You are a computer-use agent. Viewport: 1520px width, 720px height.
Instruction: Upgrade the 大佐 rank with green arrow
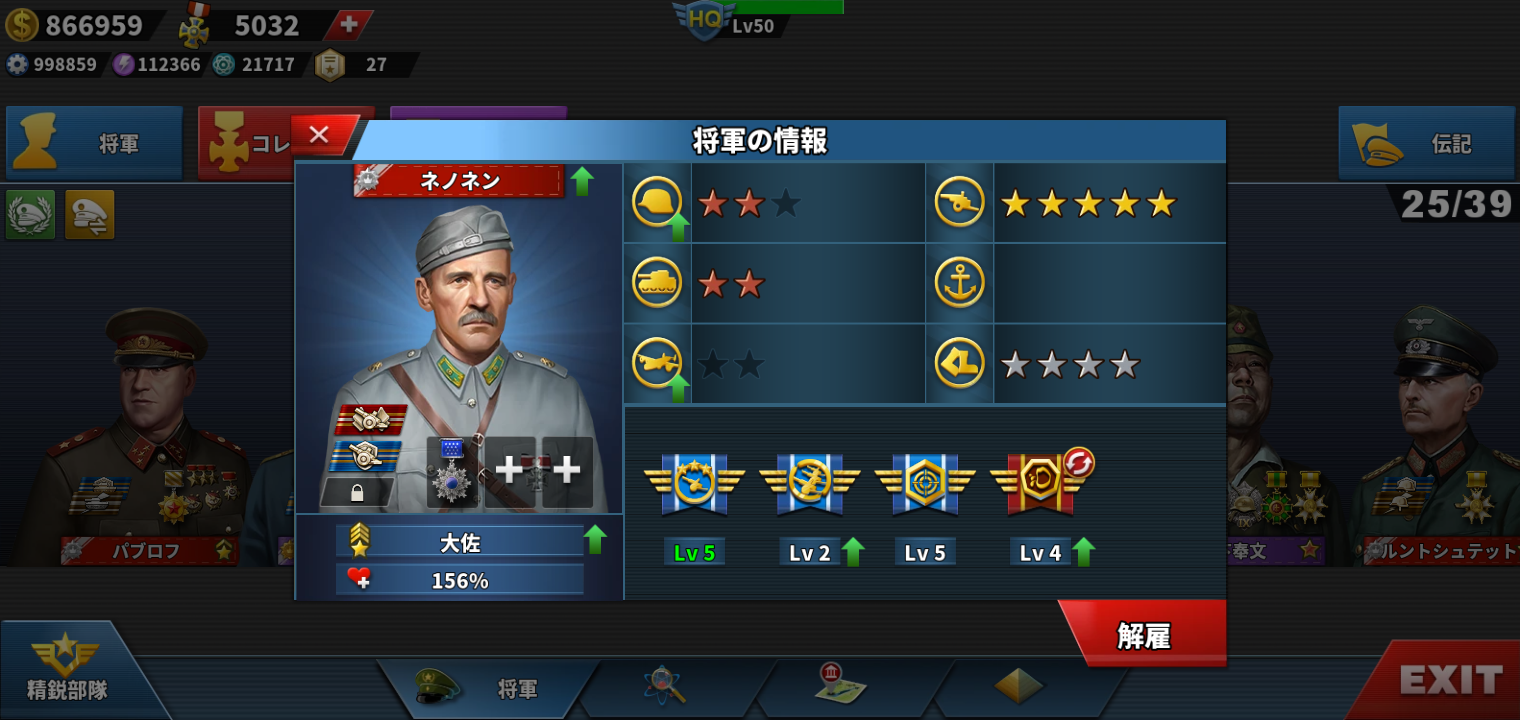point(595,540)
